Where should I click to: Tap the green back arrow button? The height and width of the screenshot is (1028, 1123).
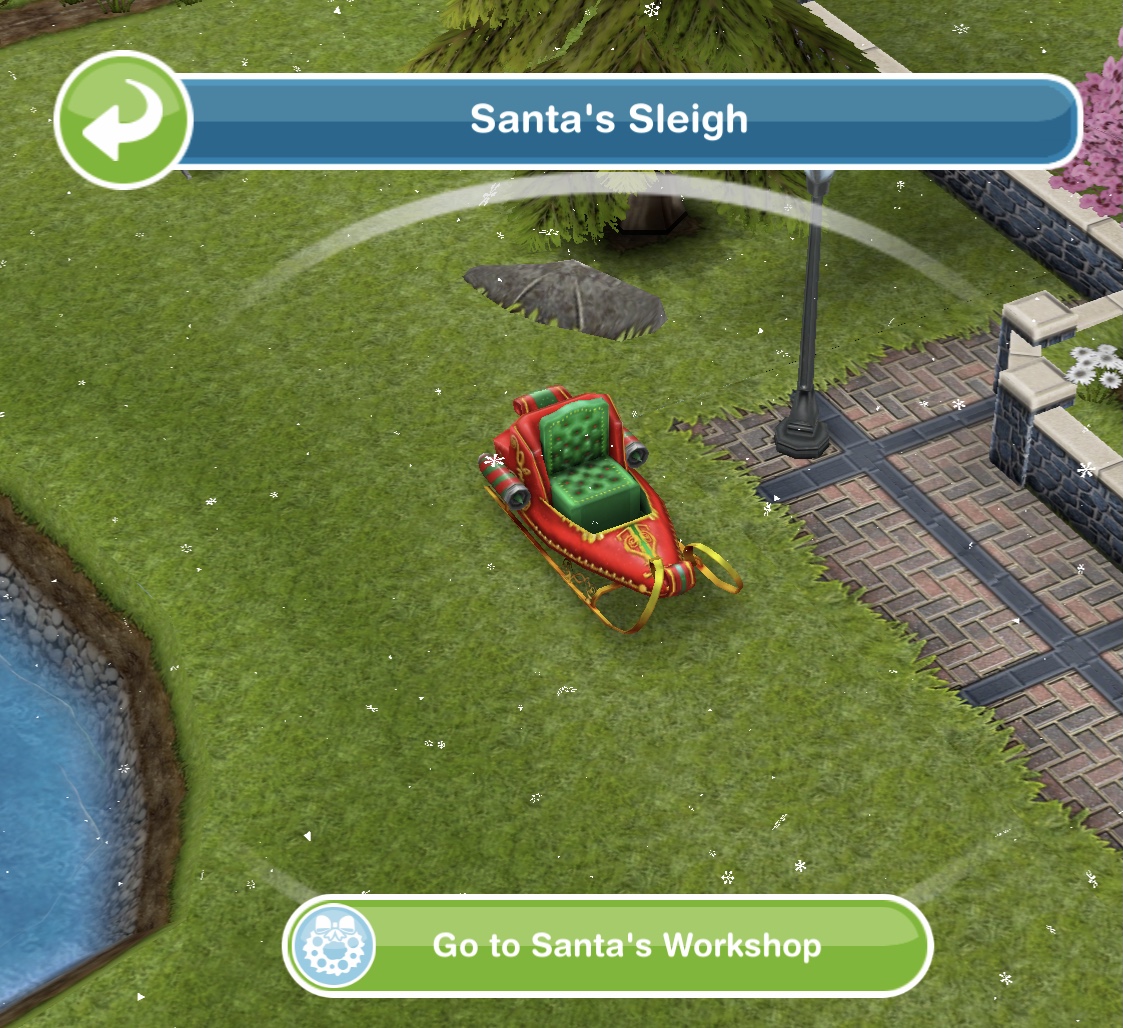point(123,120)
